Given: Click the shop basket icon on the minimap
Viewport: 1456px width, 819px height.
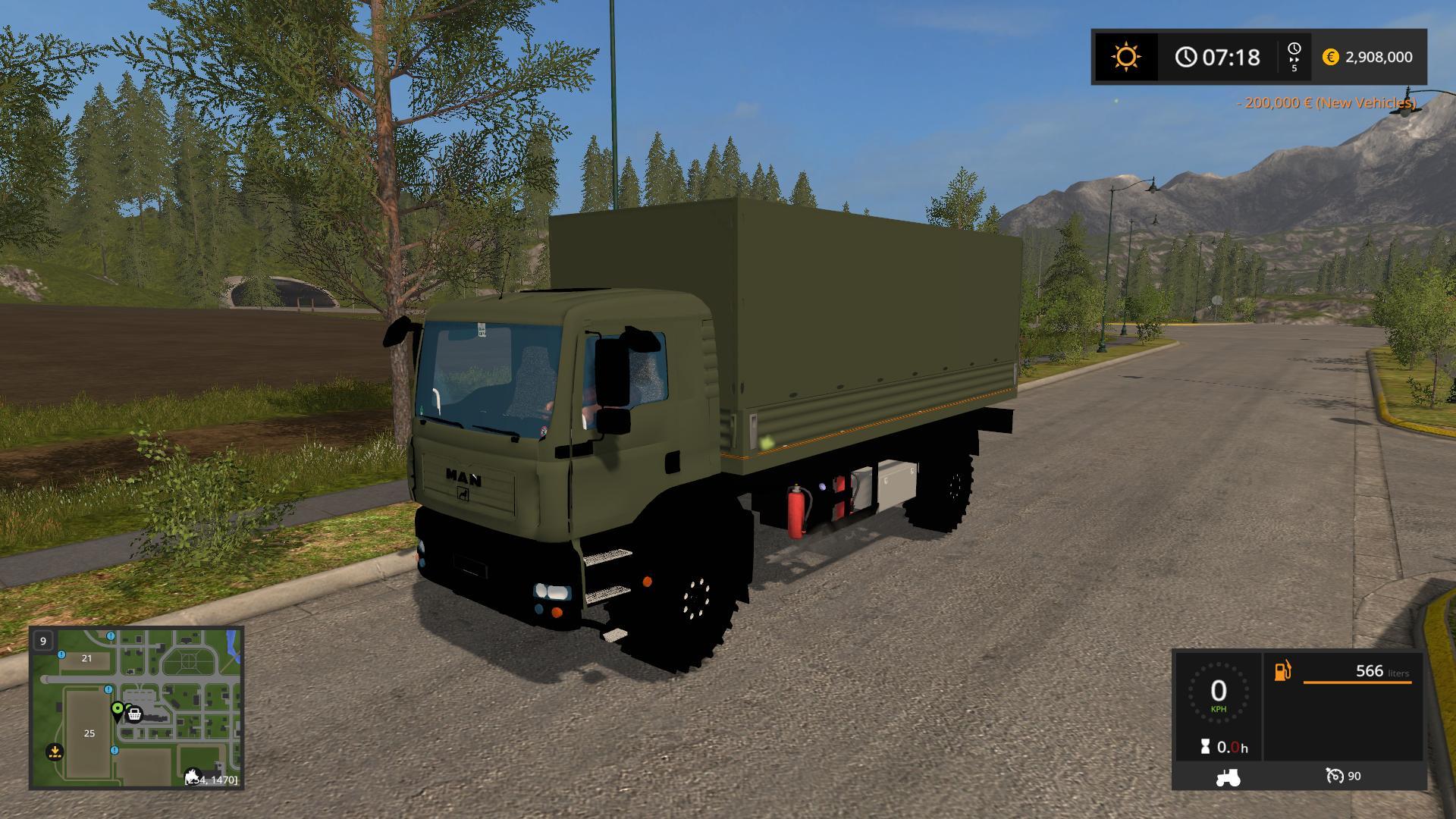Looking at the screenshot, I should 134,714.
